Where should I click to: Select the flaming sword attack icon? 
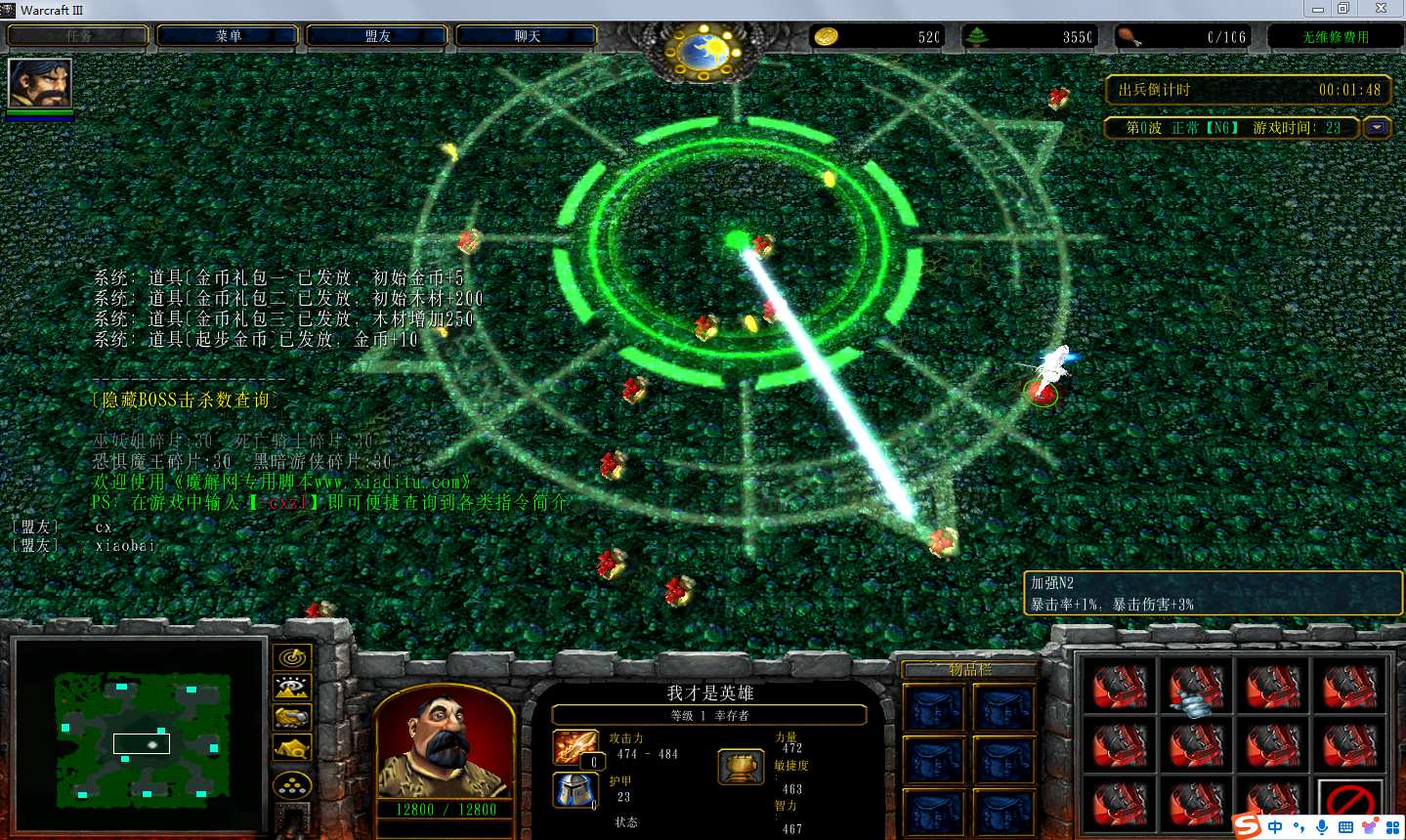pos(575,747)
